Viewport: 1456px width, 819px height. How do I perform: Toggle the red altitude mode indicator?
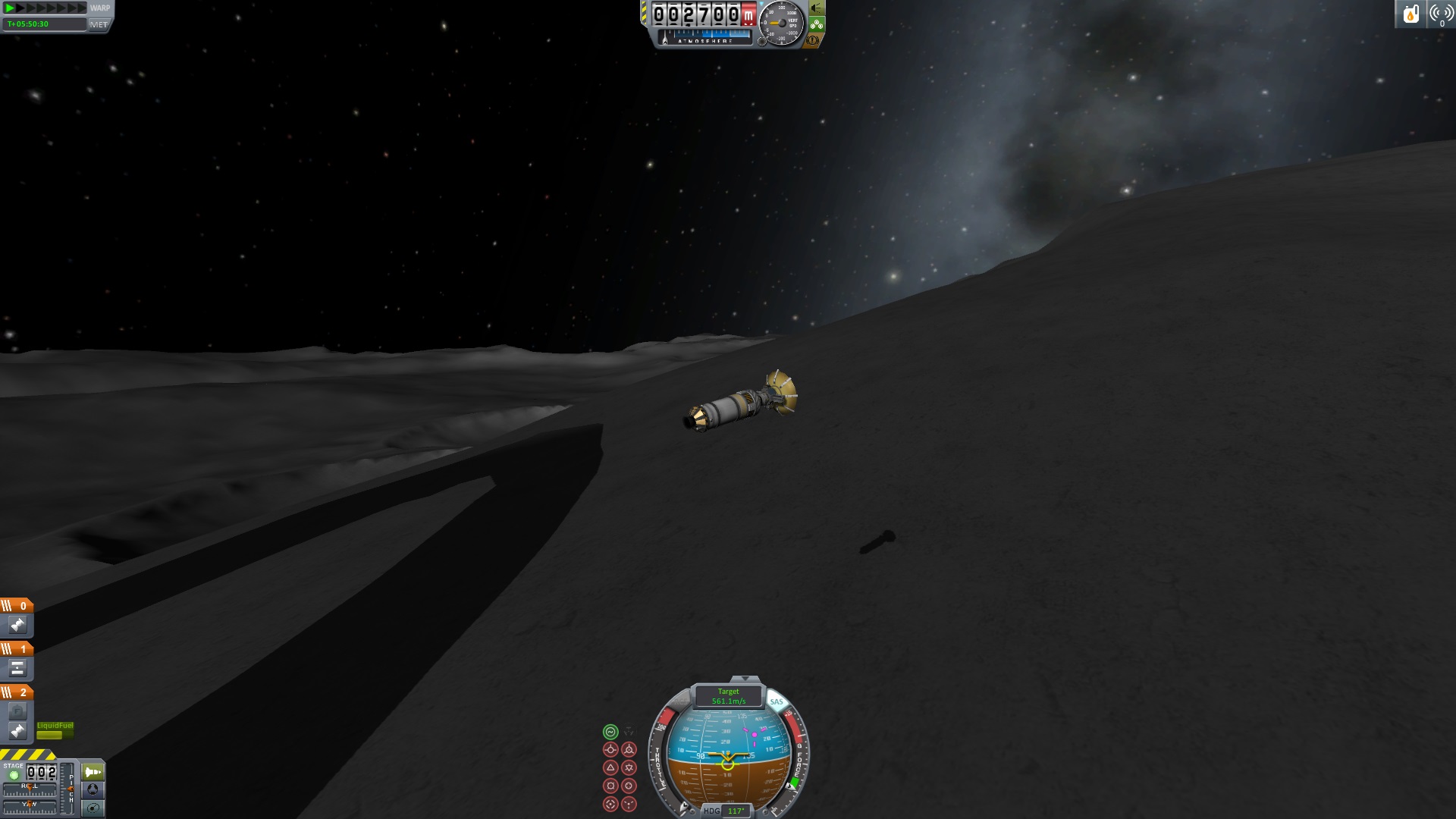click(748, 14)
